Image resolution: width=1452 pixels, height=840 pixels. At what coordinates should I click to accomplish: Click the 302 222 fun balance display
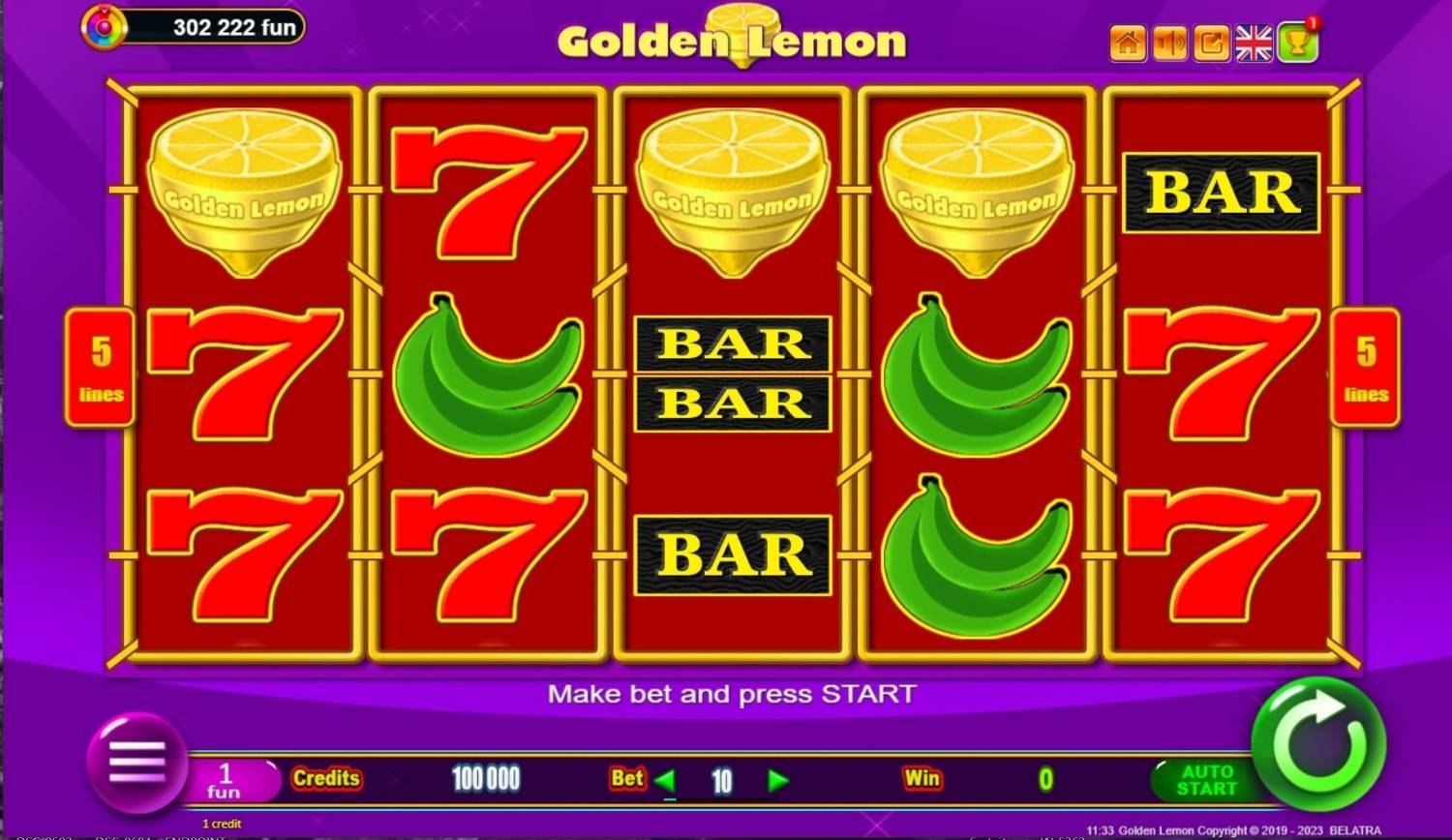click(223, 26)
